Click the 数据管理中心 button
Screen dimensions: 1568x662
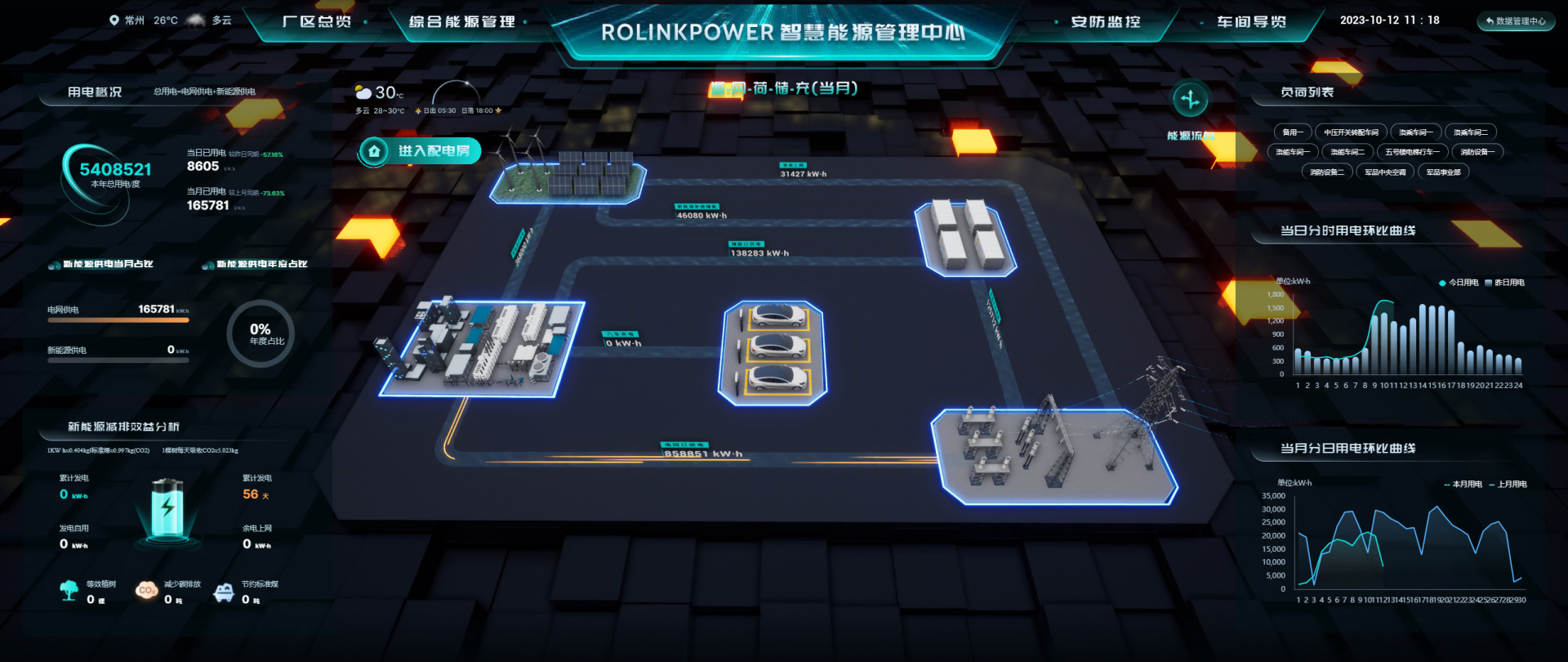(x=1516, y=21)
